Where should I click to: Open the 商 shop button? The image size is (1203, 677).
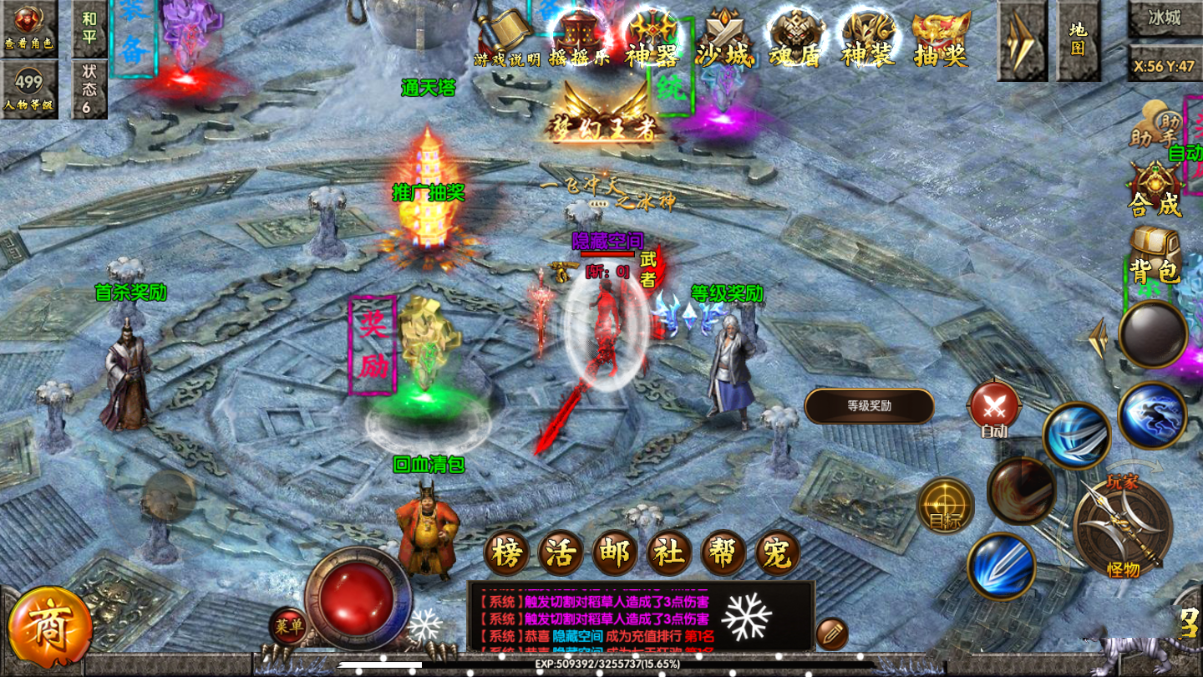49,627
